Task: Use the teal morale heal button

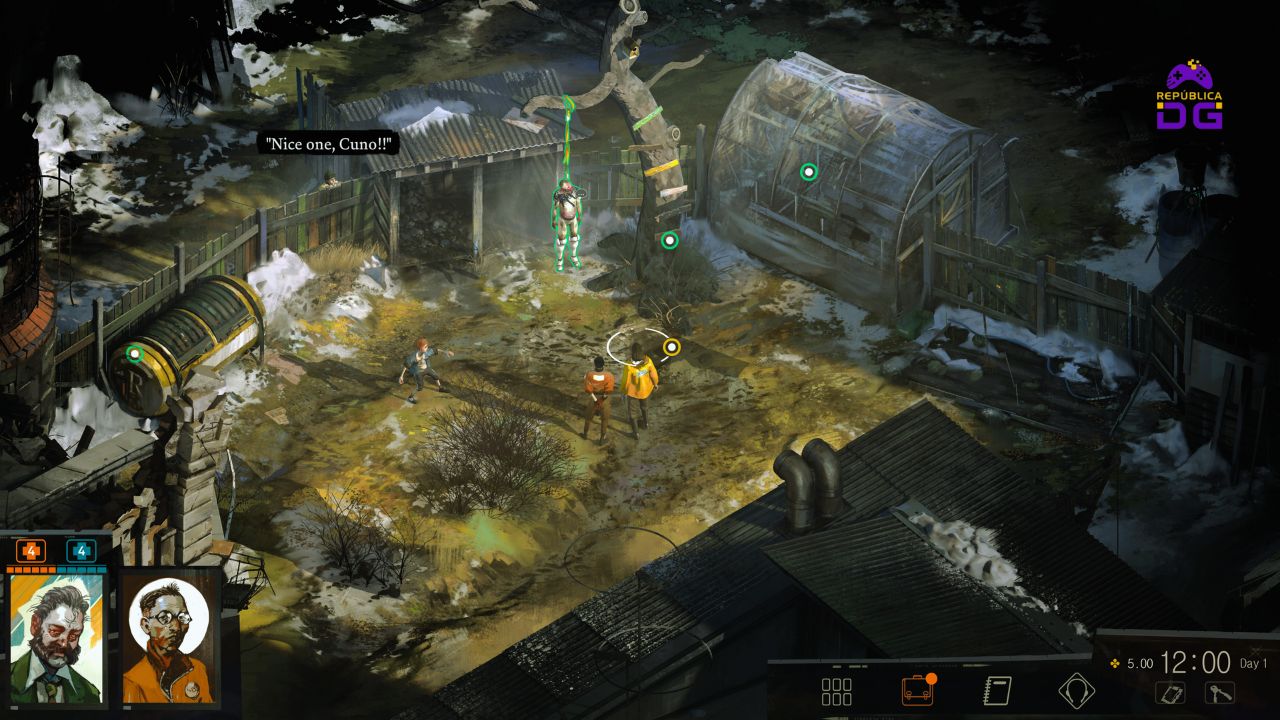Action: coord(81,551)
